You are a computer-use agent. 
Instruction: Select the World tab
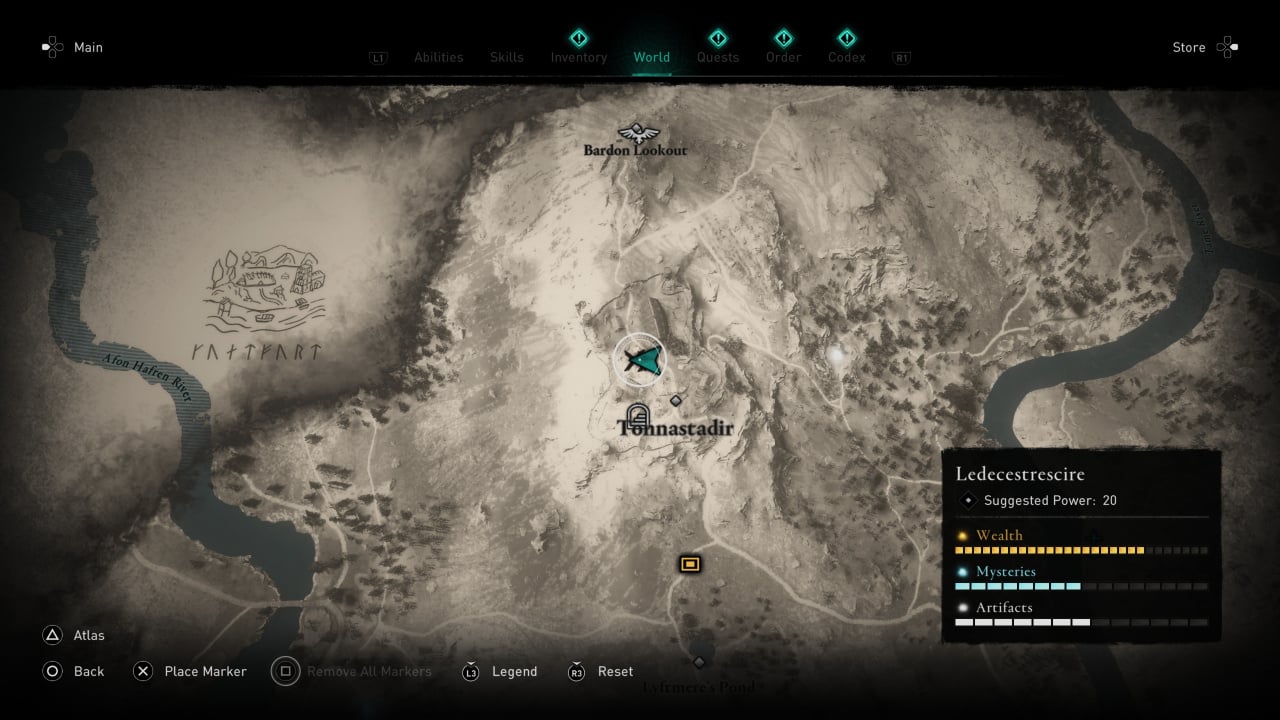651,57
